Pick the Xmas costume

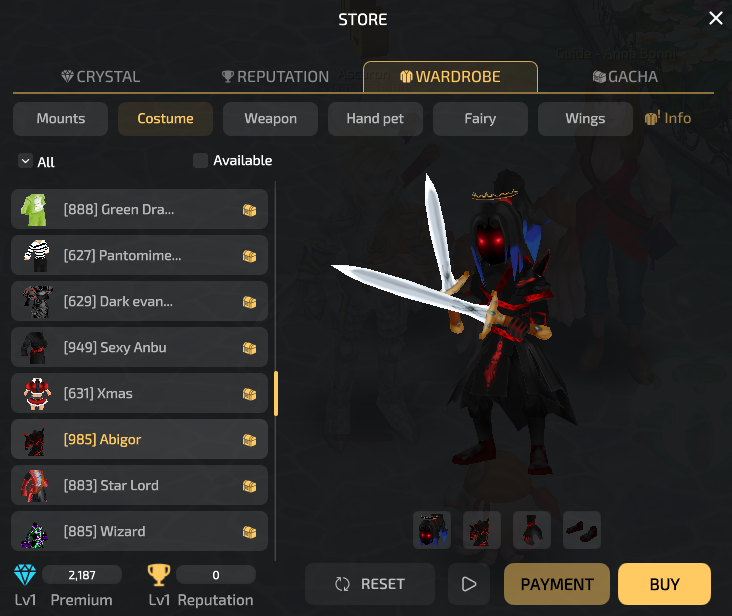[140, 394]
